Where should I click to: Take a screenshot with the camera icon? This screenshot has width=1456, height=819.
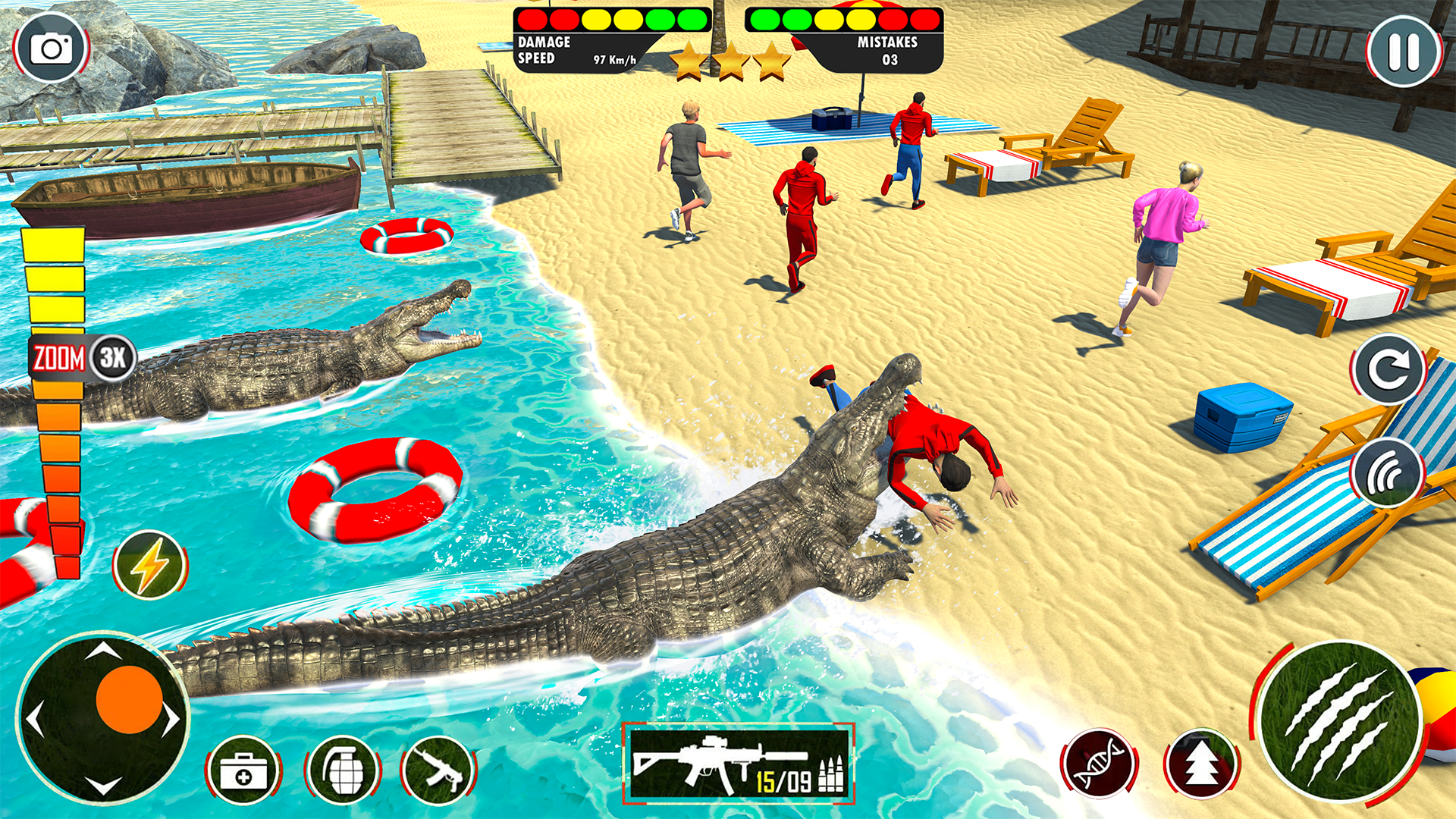(x=49, y=47)
